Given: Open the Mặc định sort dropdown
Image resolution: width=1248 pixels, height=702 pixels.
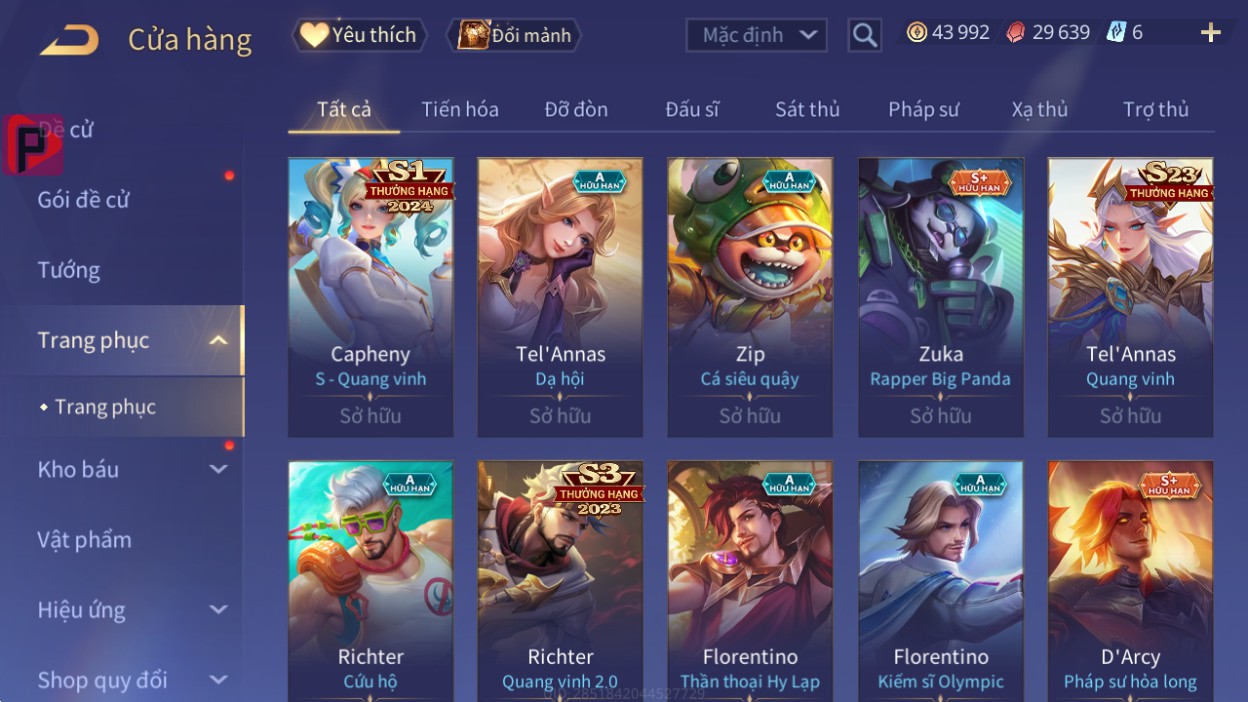Looking at the screenshot, I should (x=756, y=36).
